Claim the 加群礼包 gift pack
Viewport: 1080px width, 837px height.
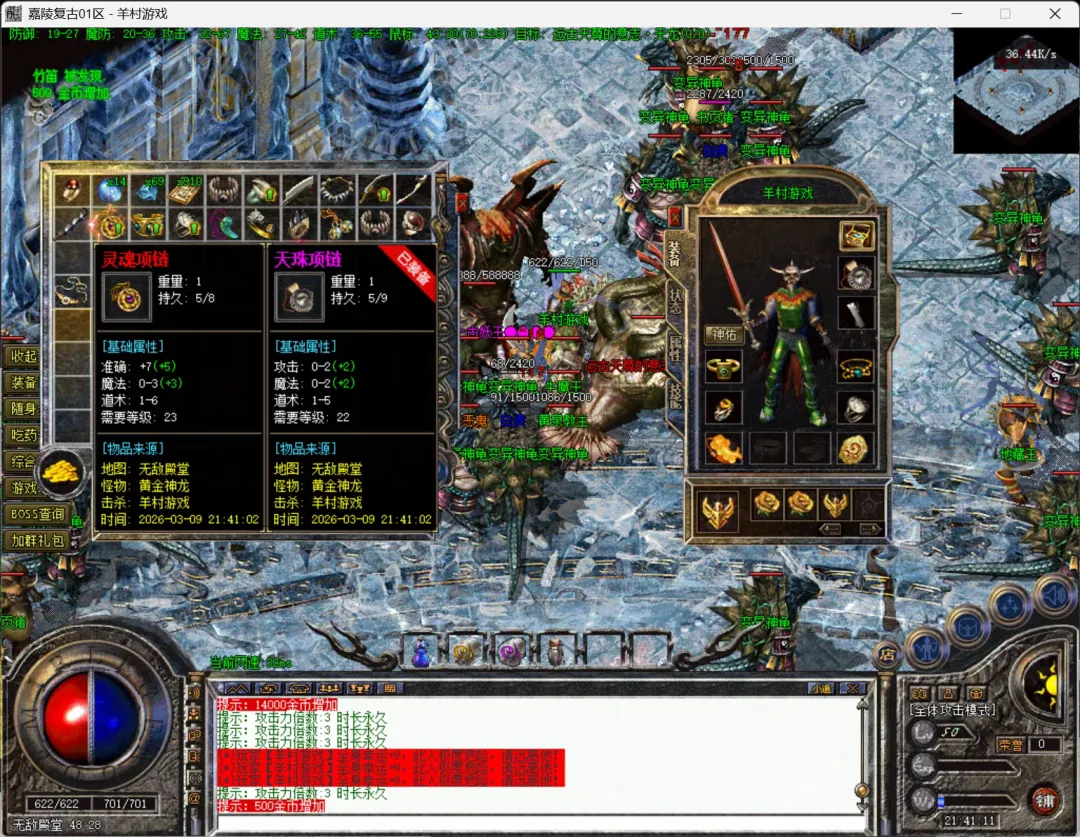(37, 541)
